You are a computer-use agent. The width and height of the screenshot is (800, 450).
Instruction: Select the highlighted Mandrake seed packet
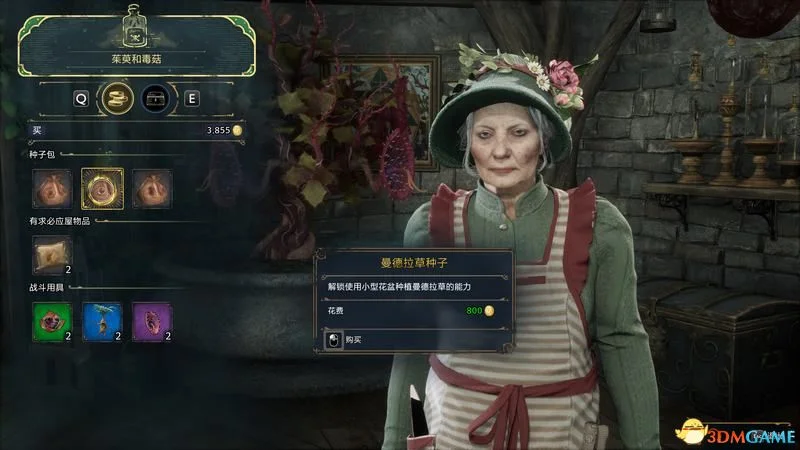pyautogui.click(x=102, y=189)
